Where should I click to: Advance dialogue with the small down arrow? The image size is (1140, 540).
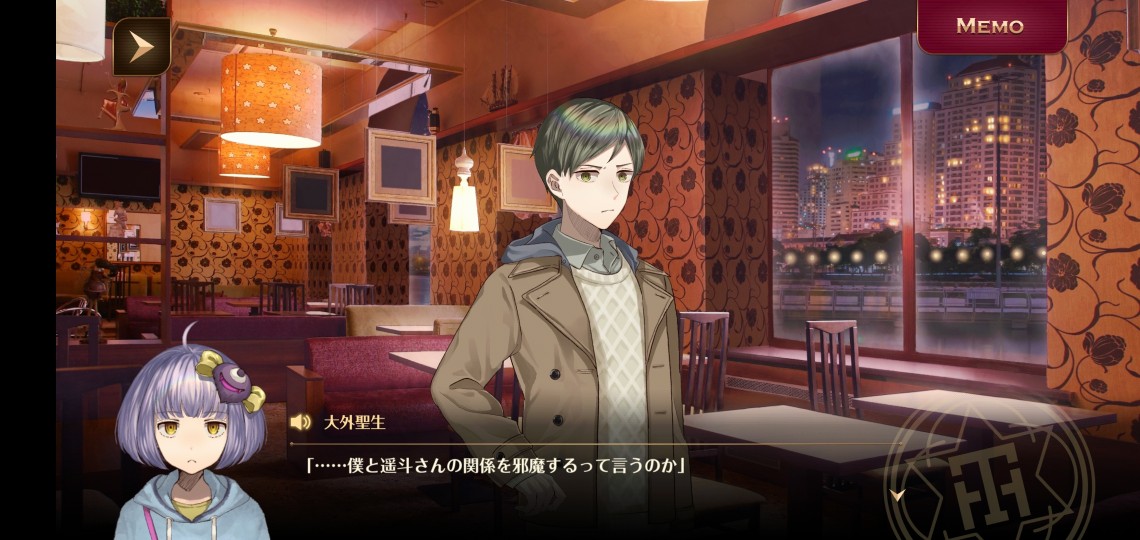click(x=897, y=494)
